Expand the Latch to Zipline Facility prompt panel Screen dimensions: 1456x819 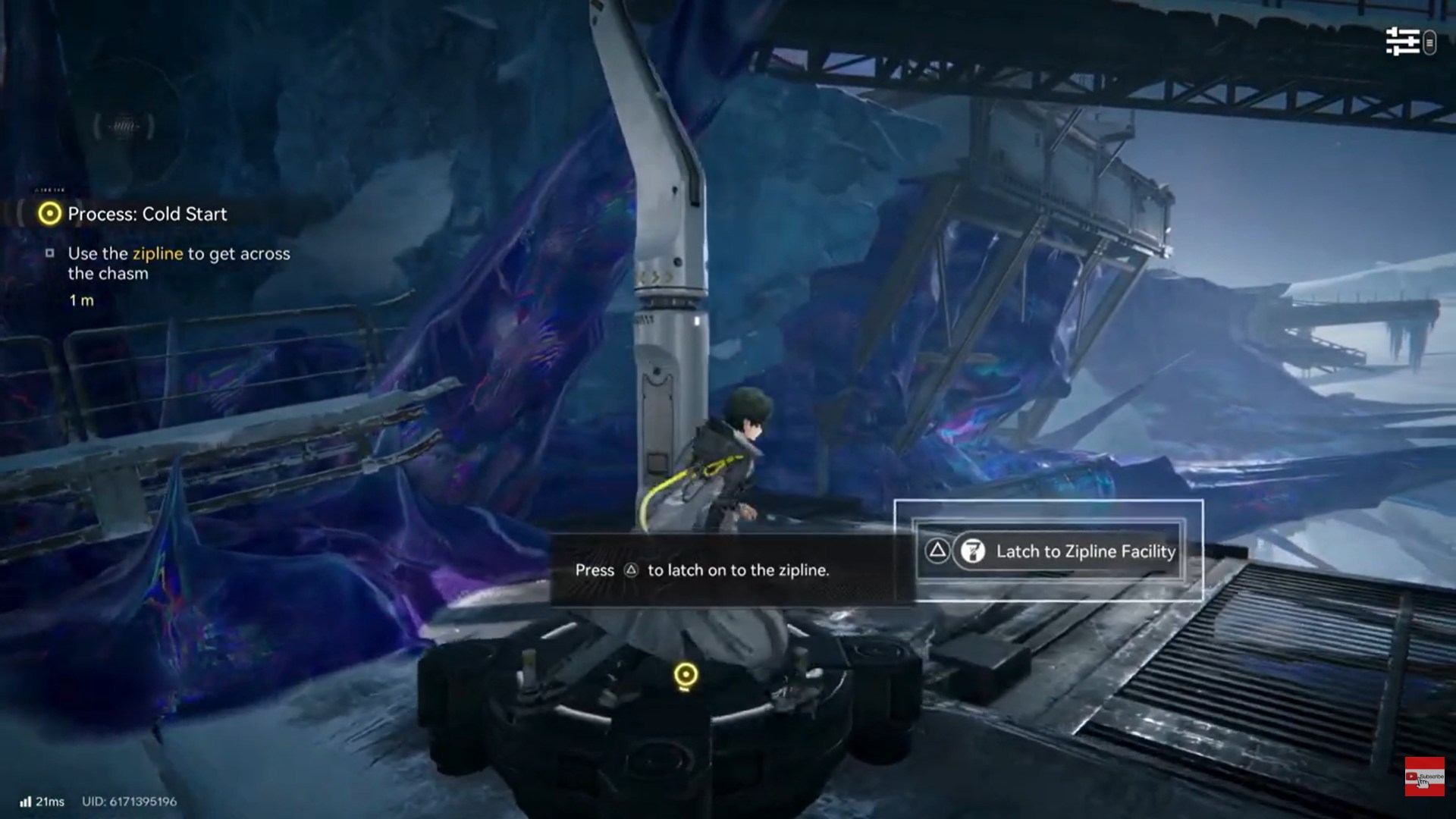point(1049,551)
